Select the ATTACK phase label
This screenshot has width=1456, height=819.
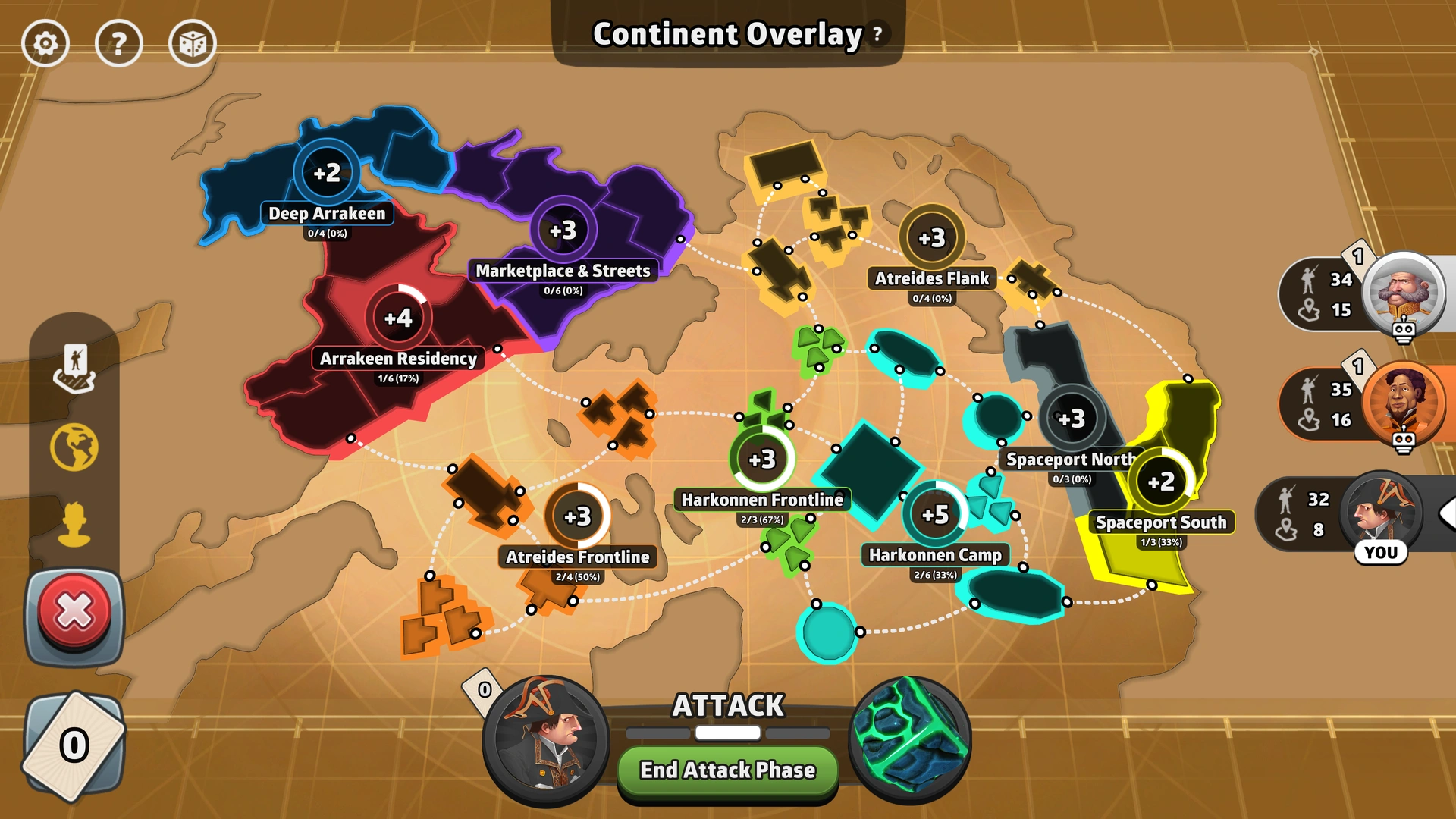[726, 707]
